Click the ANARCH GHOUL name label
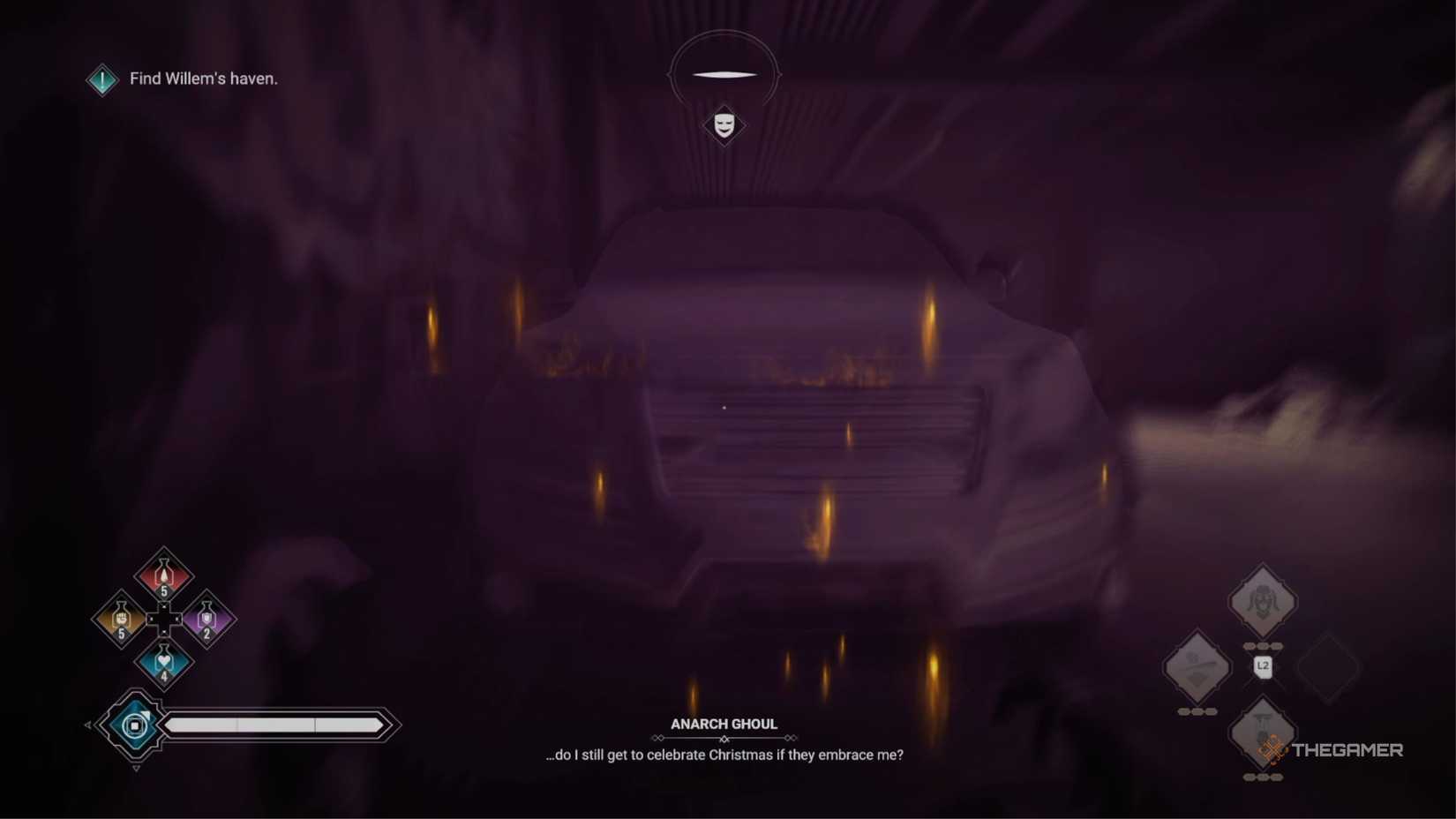1456x819 pixels. [724, 723]
